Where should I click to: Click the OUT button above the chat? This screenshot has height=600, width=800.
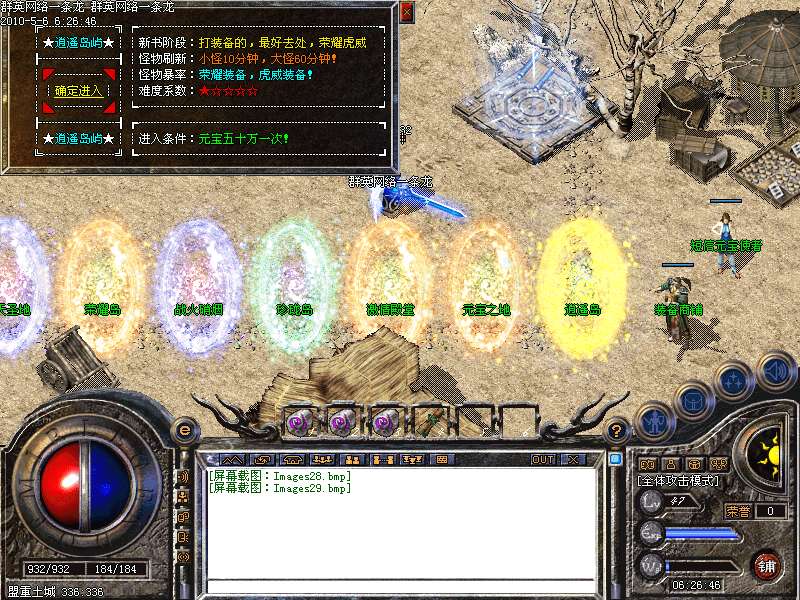542,459
